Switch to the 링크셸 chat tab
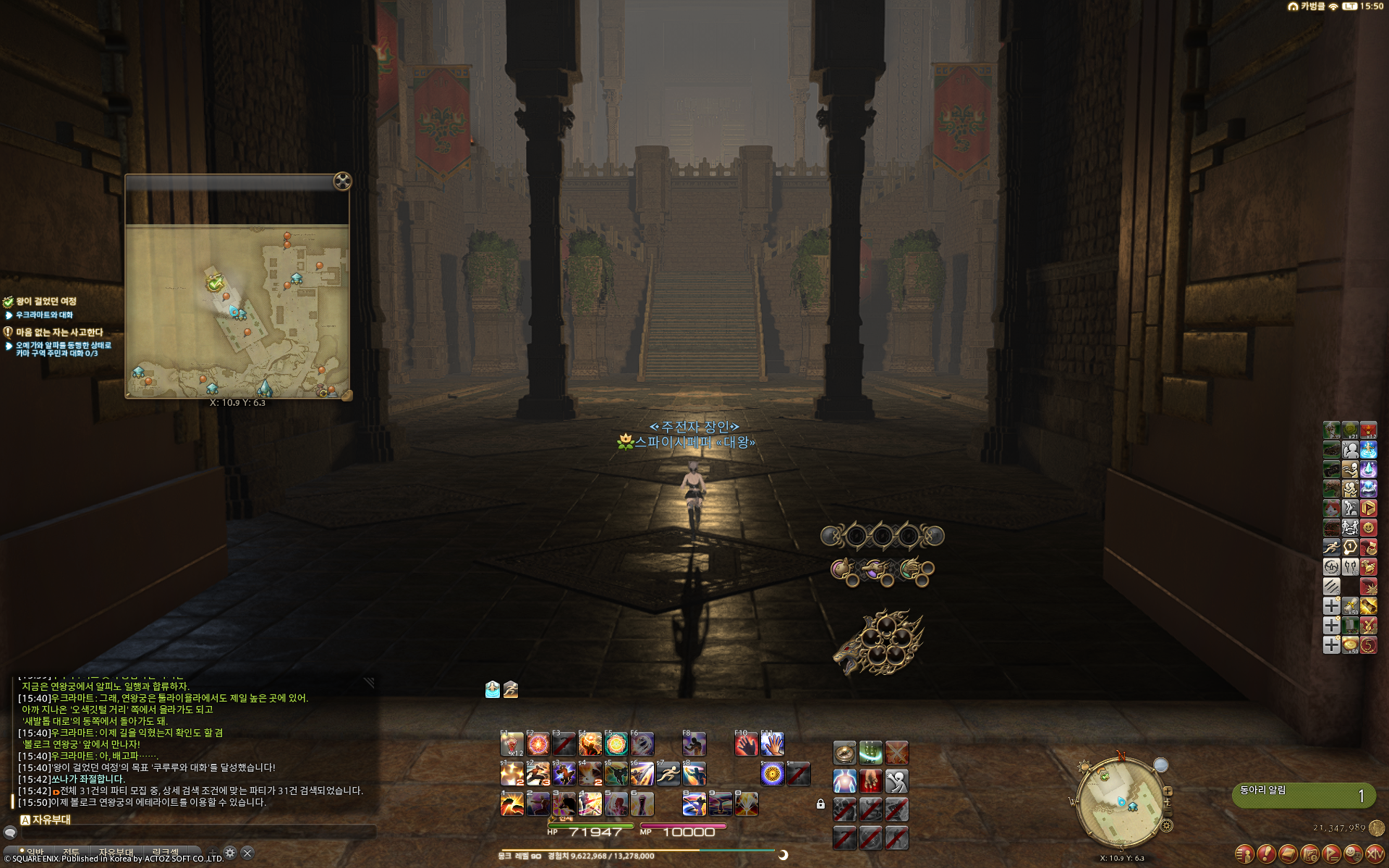1389x868 pixels. 166,852
